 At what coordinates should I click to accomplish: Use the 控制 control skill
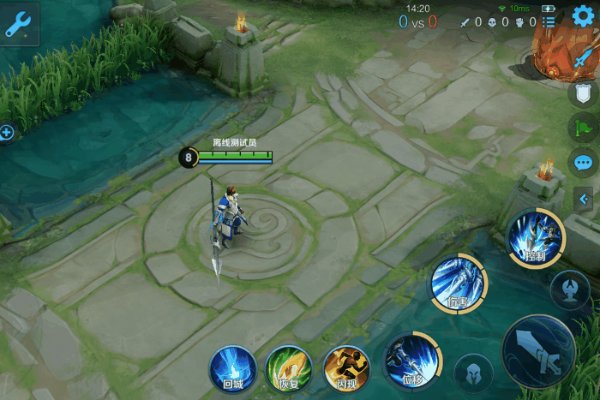pos(536,238)
